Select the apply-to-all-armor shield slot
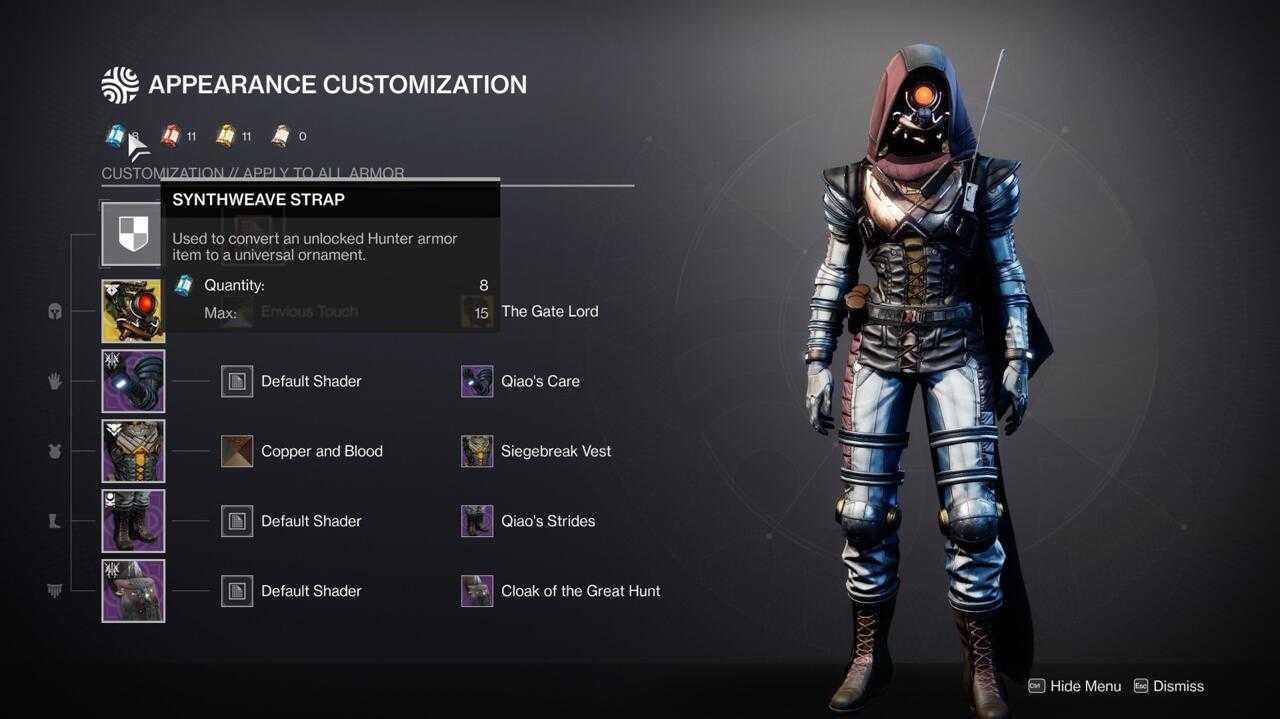The image size is (1280, 719). [132, 234]
